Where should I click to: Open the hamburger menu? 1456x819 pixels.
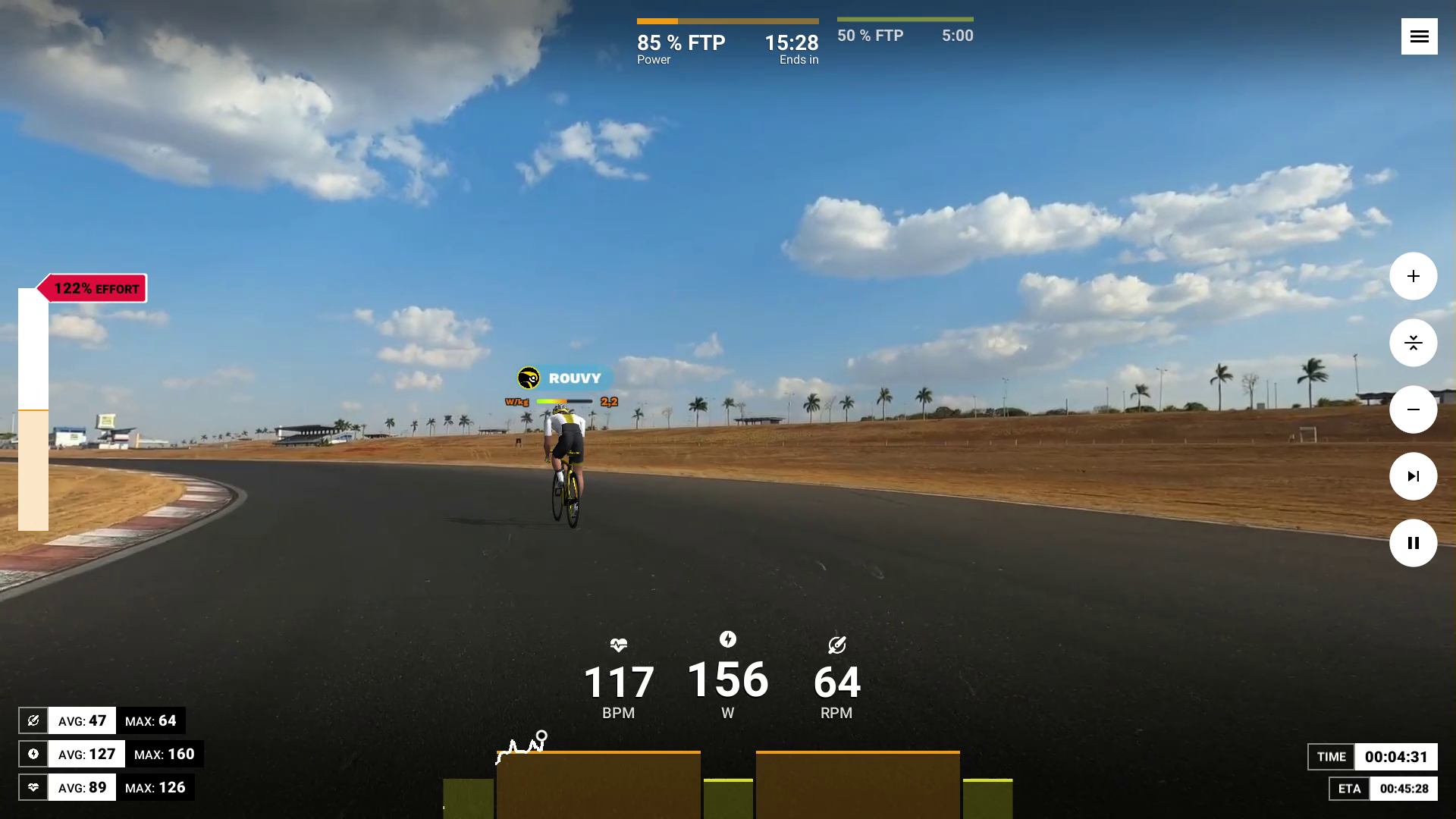tap(1419, 36)
